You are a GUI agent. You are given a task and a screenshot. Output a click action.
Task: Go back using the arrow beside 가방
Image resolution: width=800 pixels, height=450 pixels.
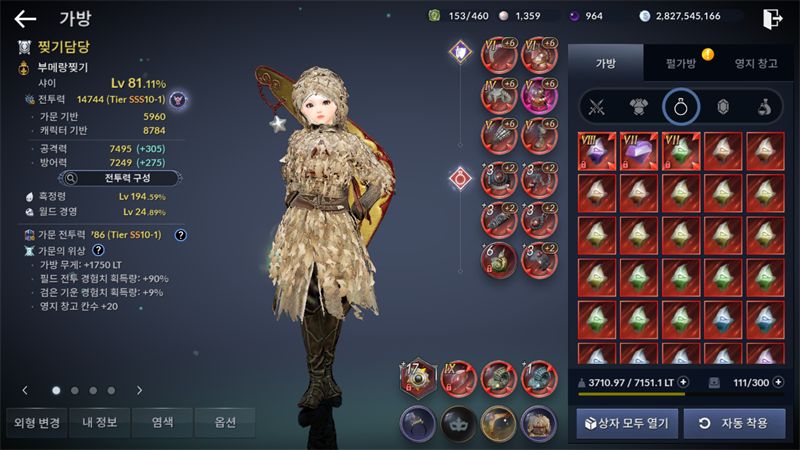point(26,18)
